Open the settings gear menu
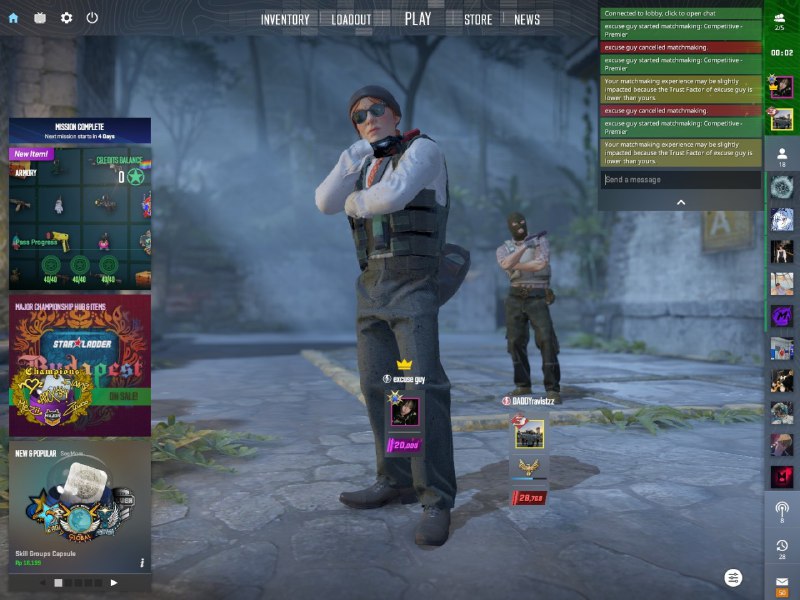 click(67, 18)
